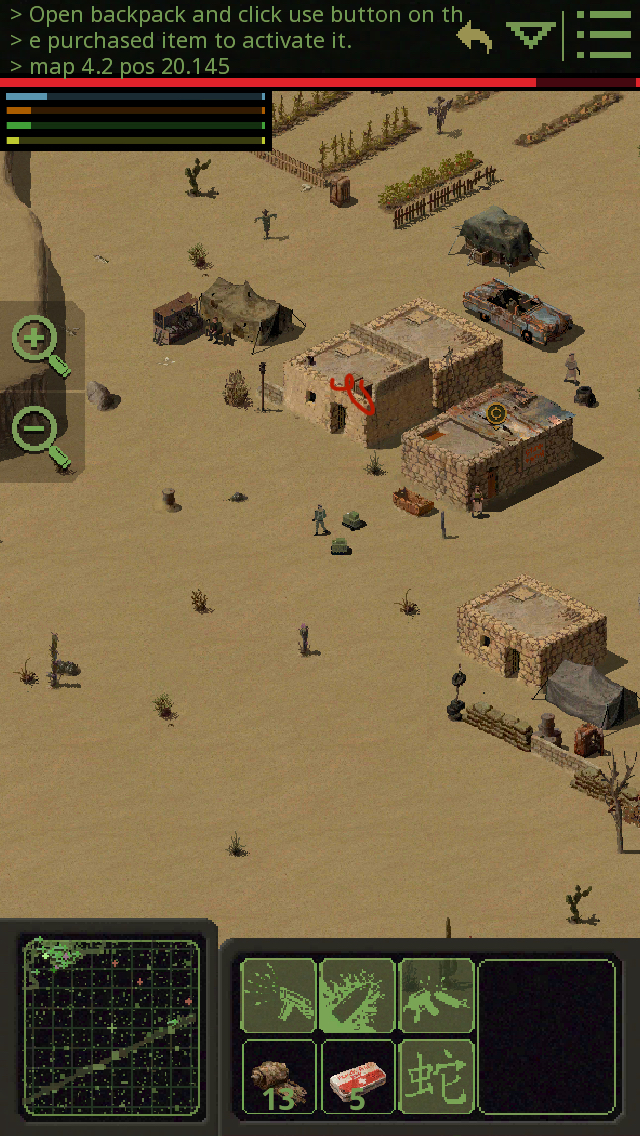640x1136 pixels.
Task: Choose the rifle melee strike icon
Action: click(436, 996)
